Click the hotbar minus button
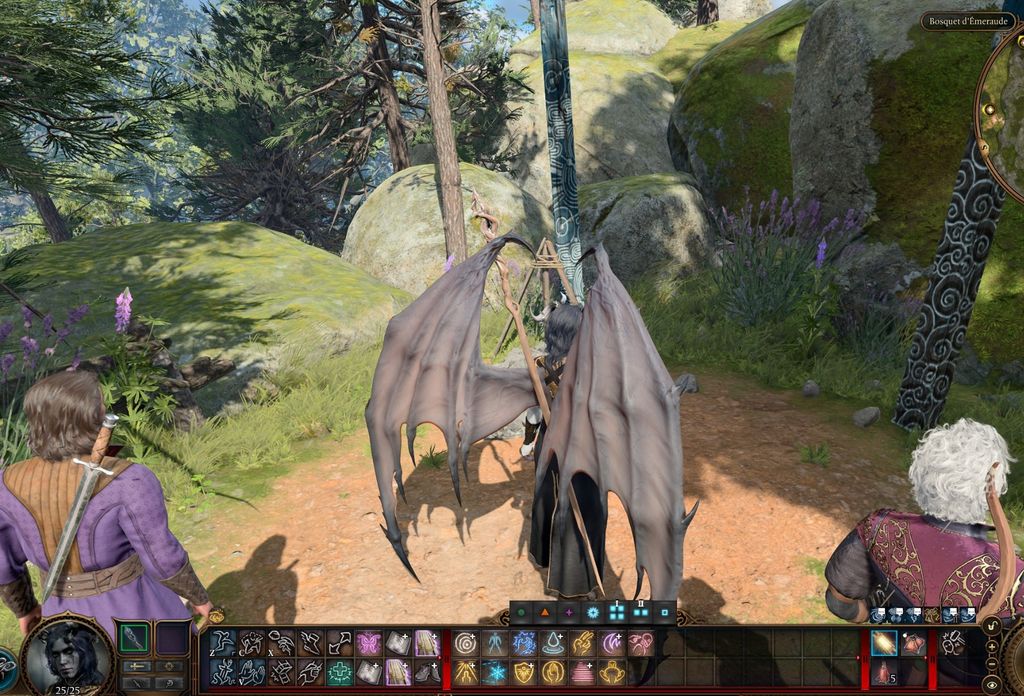Screen dimensions: 1024x696 991,663
